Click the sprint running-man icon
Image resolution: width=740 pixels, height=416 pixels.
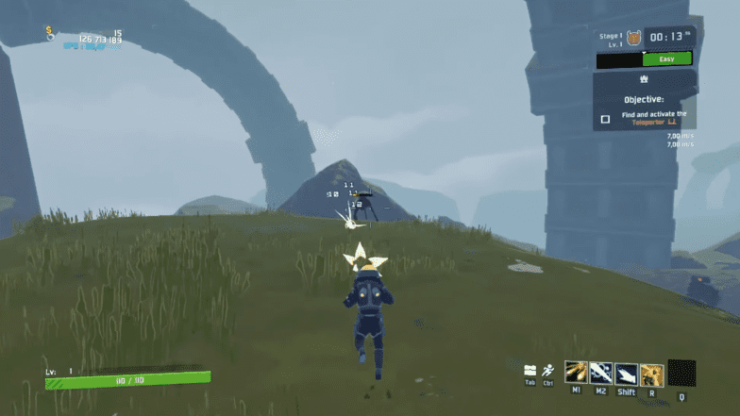click(548, 370)
